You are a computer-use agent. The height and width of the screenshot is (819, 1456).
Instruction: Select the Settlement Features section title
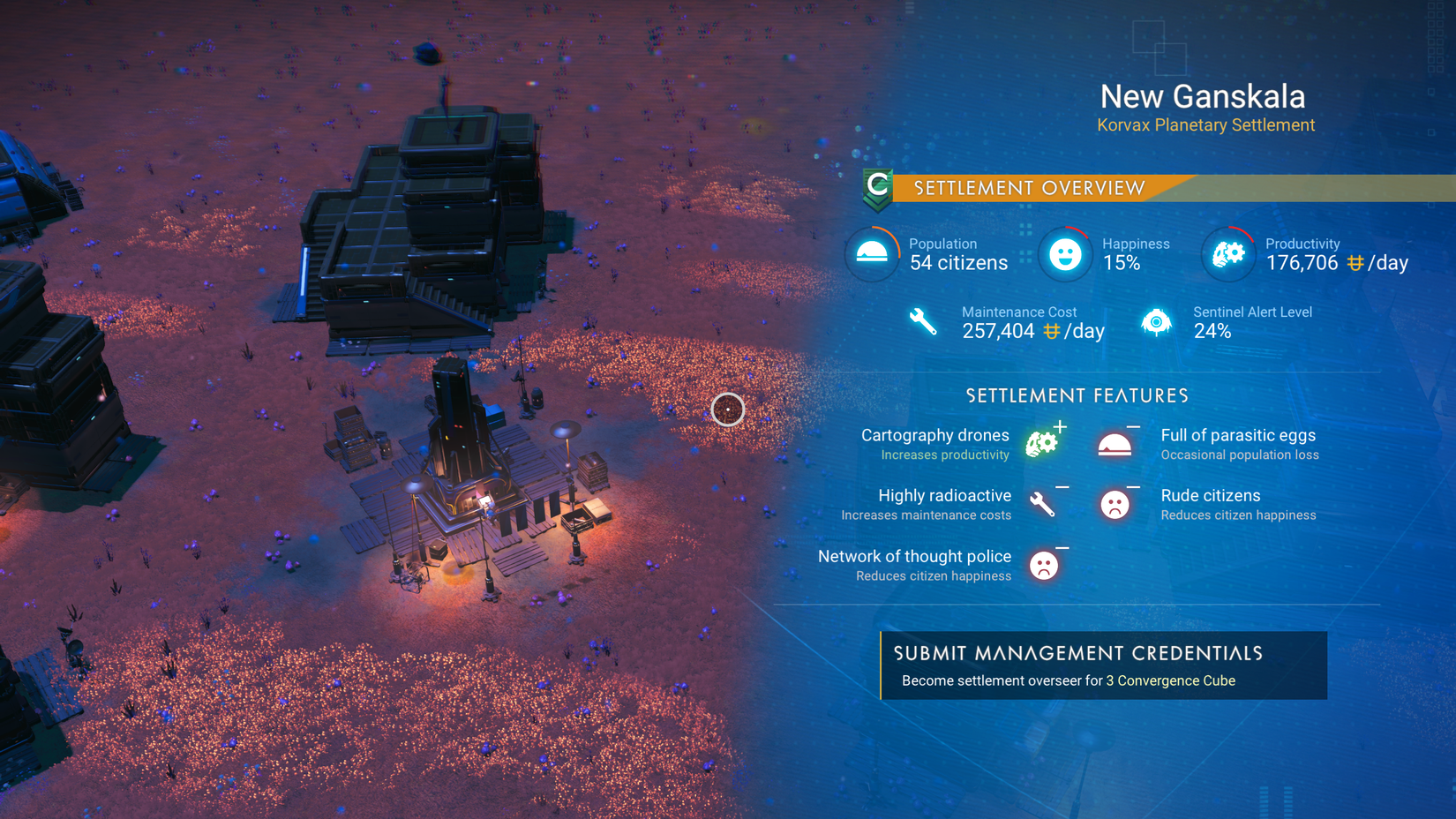(x=1077, y=395)
